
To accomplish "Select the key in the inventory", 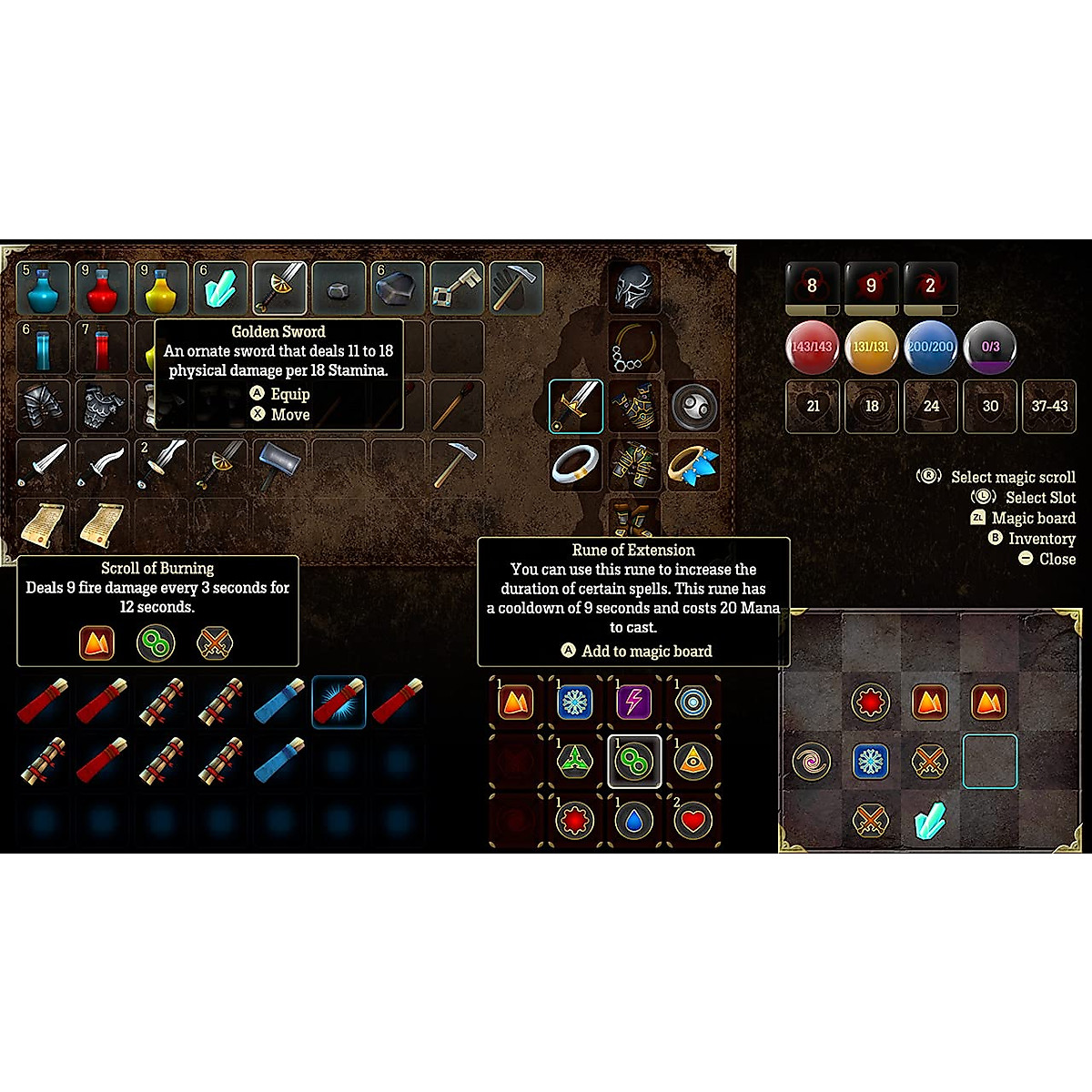I will 457,288.
